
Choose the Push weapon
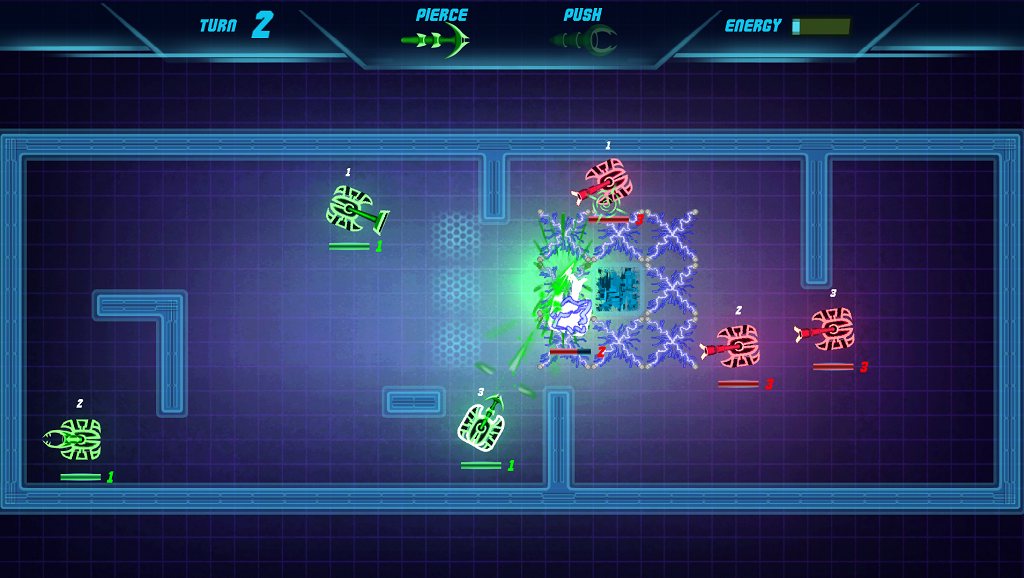(x=585, y=39)
